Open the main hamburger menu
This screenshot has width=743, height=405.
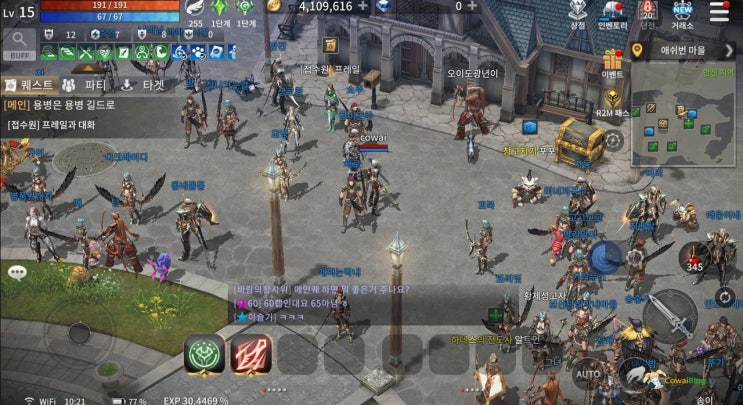pos(719,11)
